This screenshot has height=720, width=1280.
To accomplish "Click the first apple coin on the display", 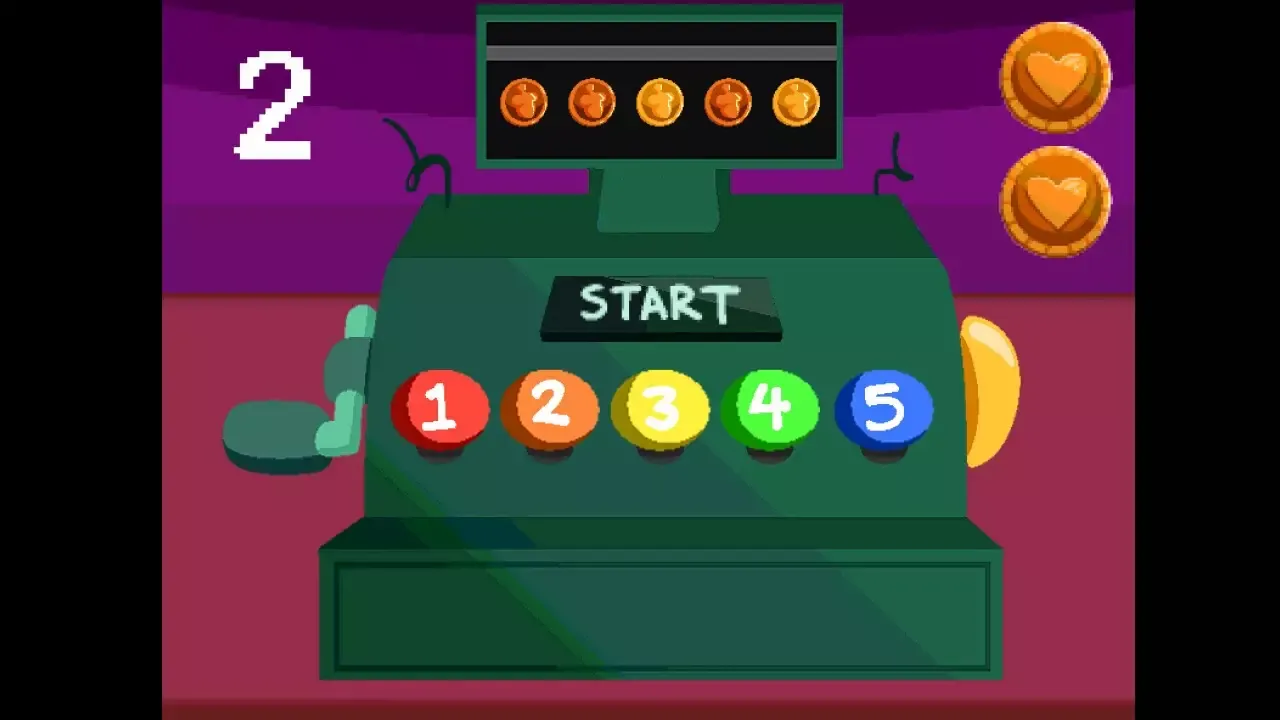I will pyautogui.click(x=523, y=101).
